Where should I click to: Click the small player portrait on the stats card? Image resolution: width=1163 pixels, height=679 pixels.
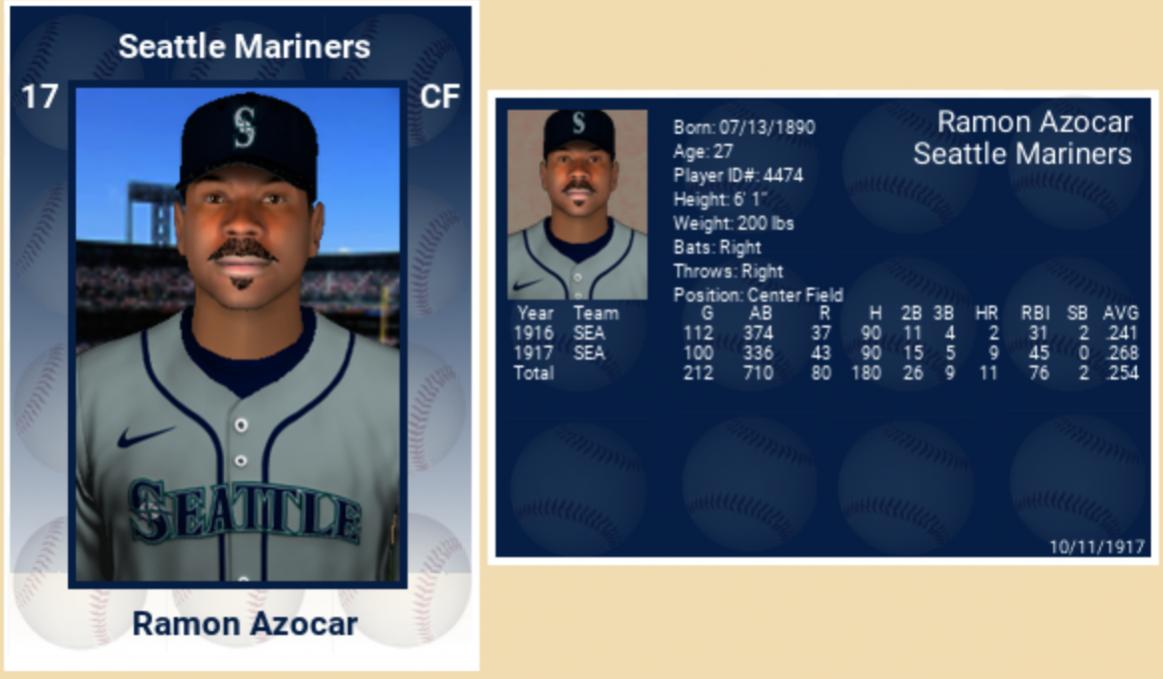tap(577, 204)
